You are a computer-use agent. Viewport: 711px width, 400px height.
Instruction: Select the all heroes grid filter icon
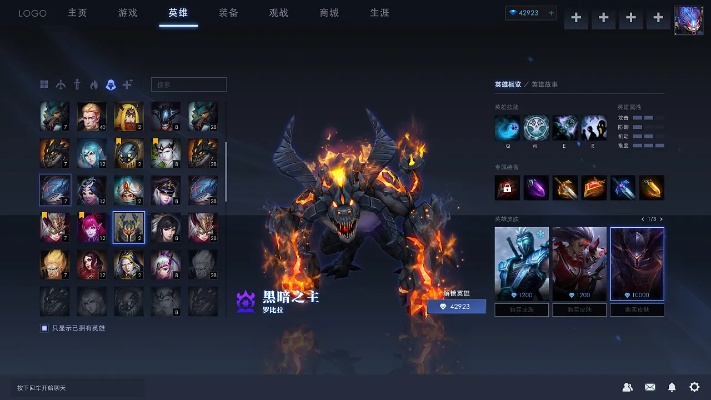[x=44, y=85]
